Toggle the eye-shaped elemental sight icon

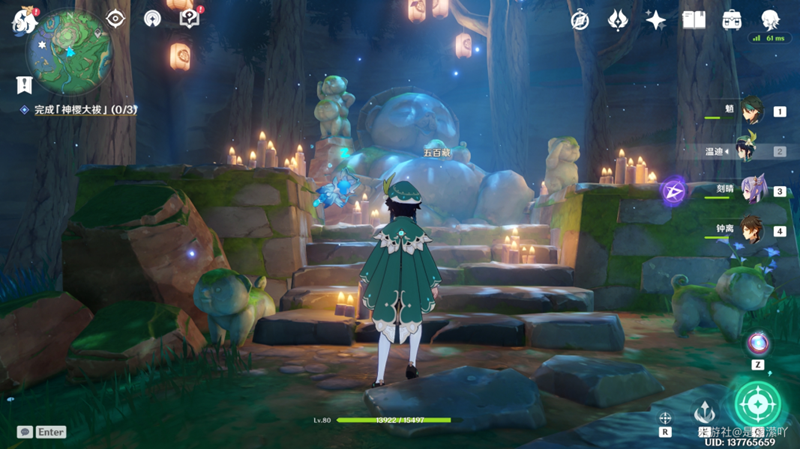coord(115,18)
